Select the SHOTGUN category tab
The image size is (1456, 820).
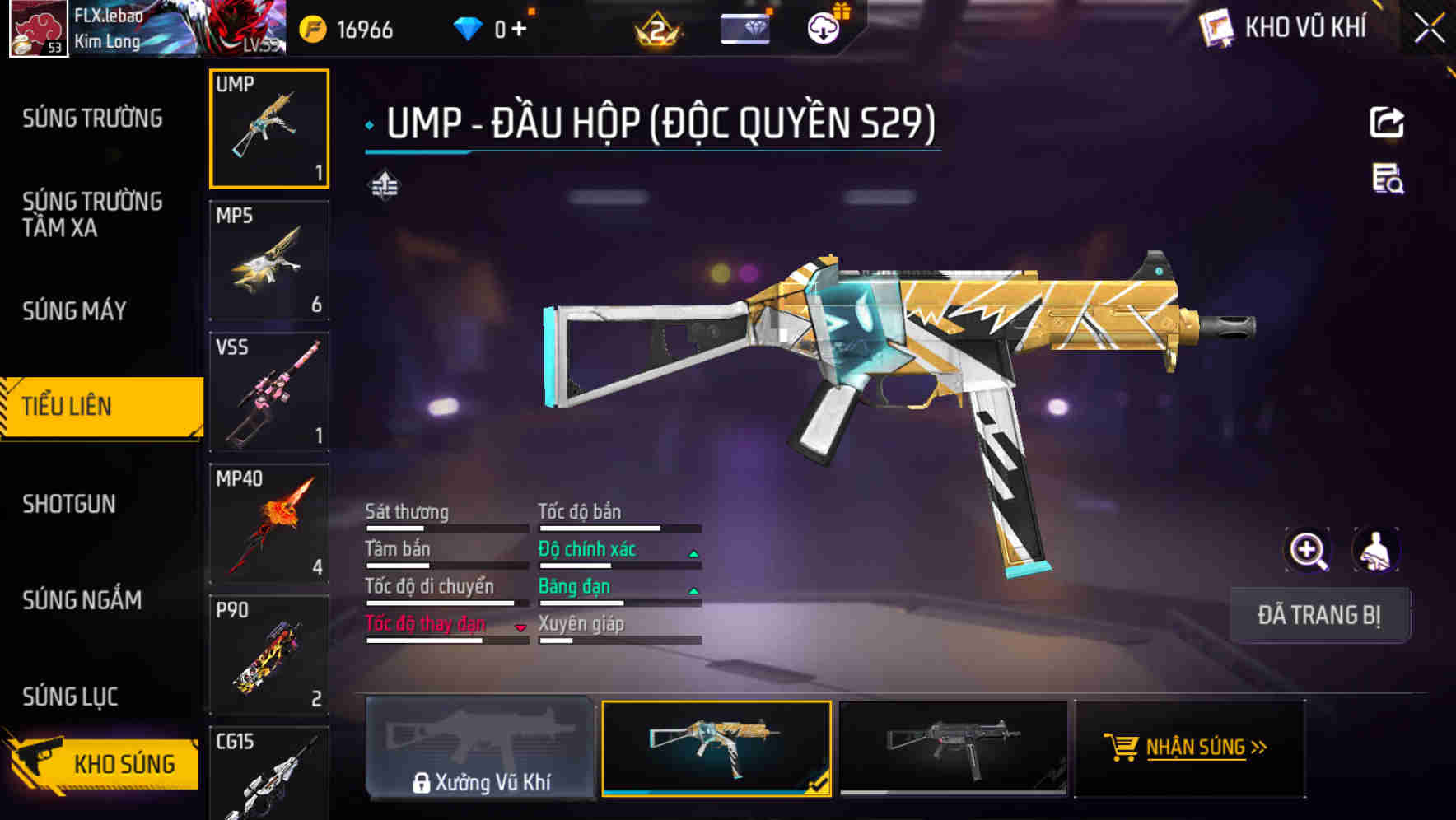coord(69,504)
